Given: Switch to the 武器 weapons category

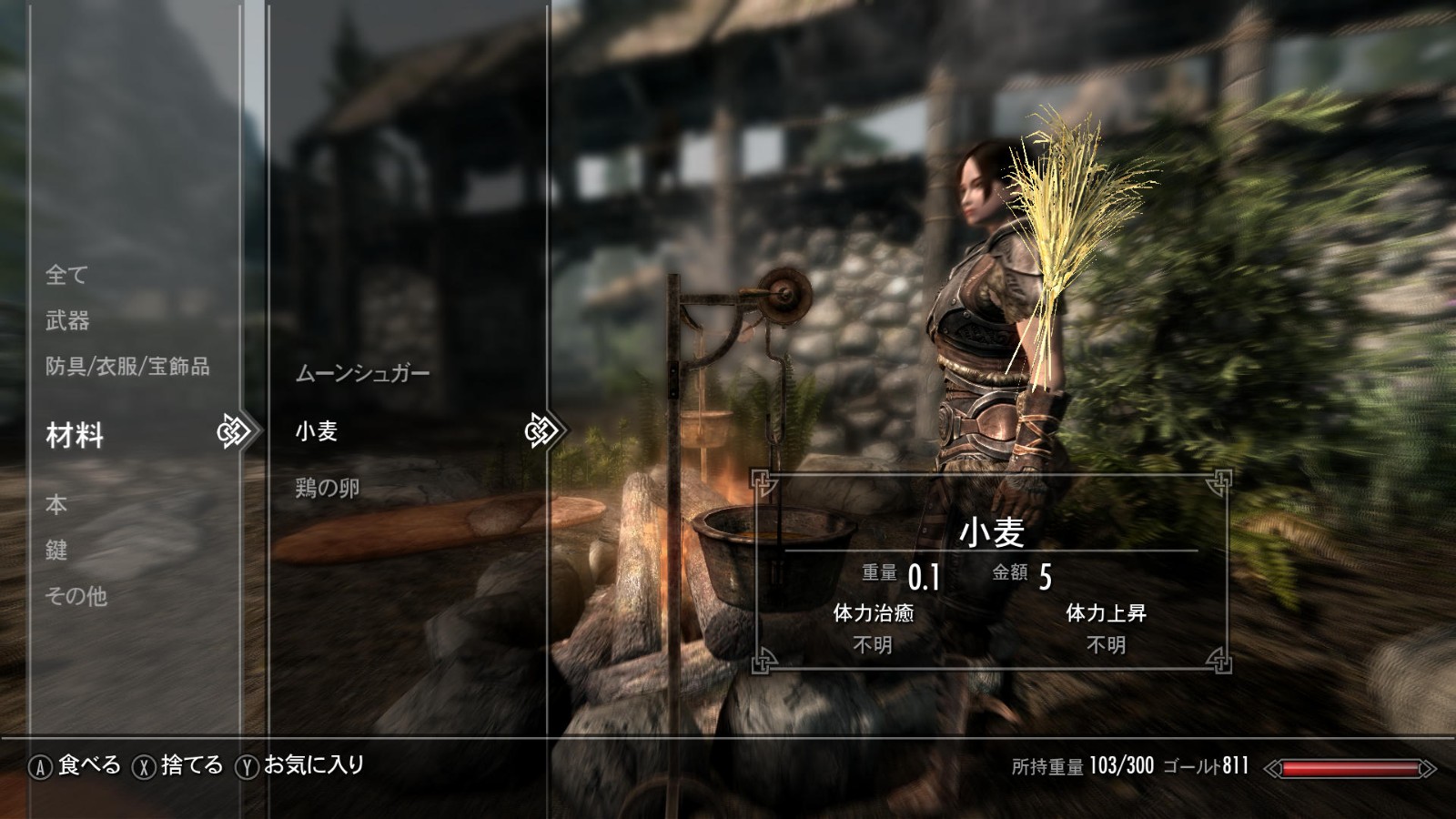Looking at the screenshot, I should click(x=67, y=320).
